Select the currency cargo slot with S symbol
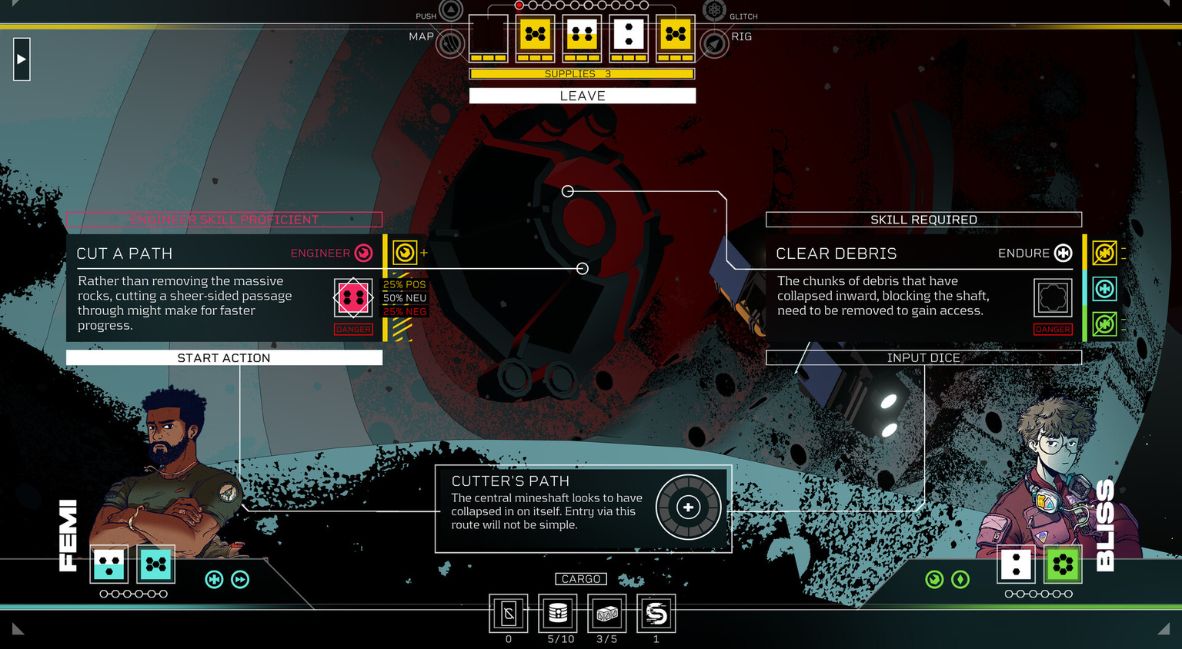 (x=656, y=613)
